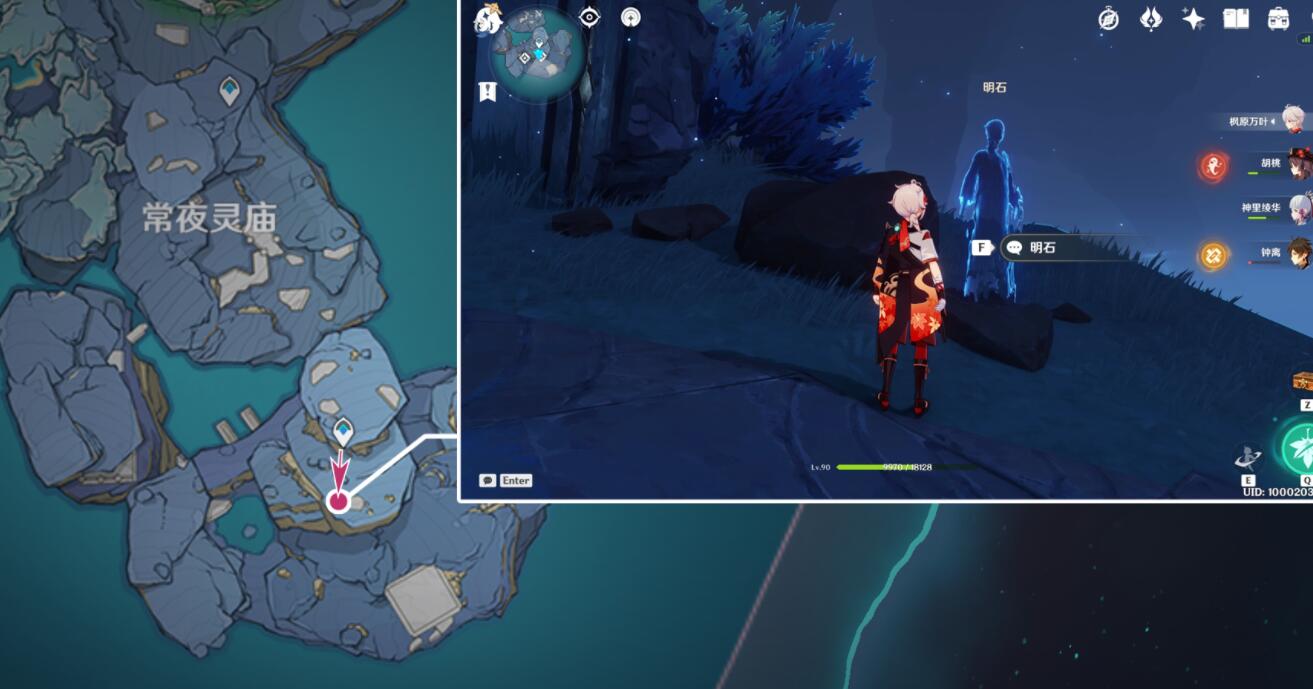The image size is (1313, 689).
Task: Switch to party member 钟离
Action: (1298, 252)
